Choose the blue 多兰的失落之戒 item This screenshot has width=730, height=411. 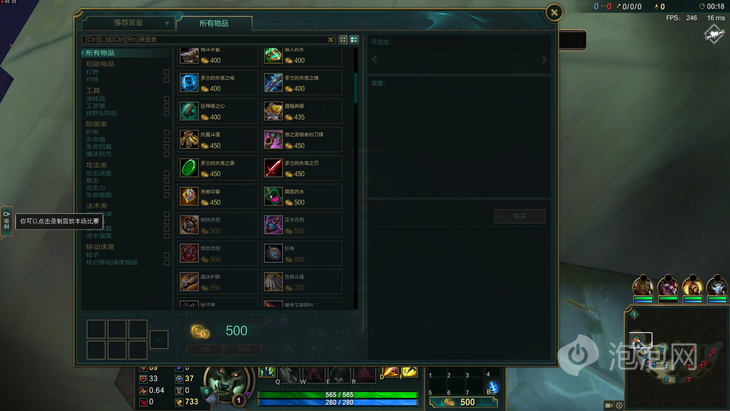click(x=189, y=82)
